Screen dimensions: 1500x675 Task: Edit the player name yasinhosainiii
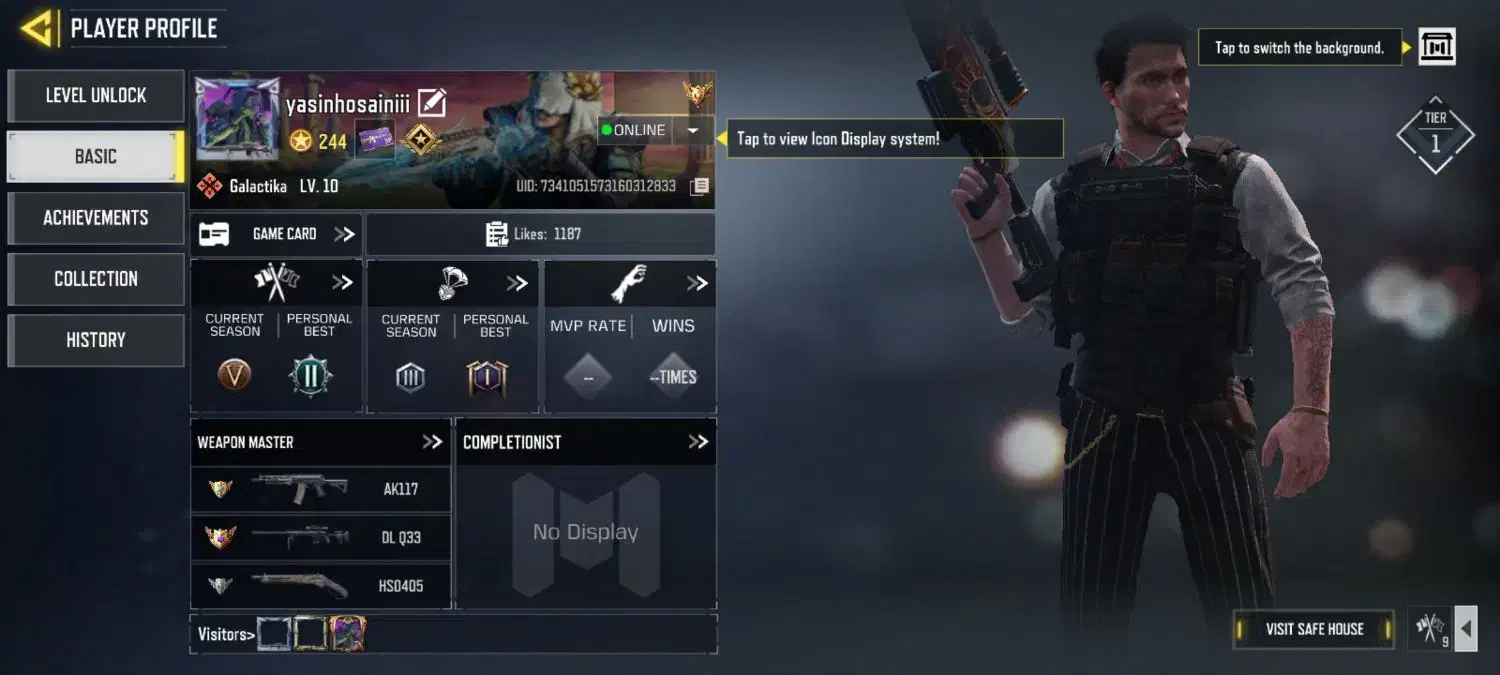[x=432, y=102]
